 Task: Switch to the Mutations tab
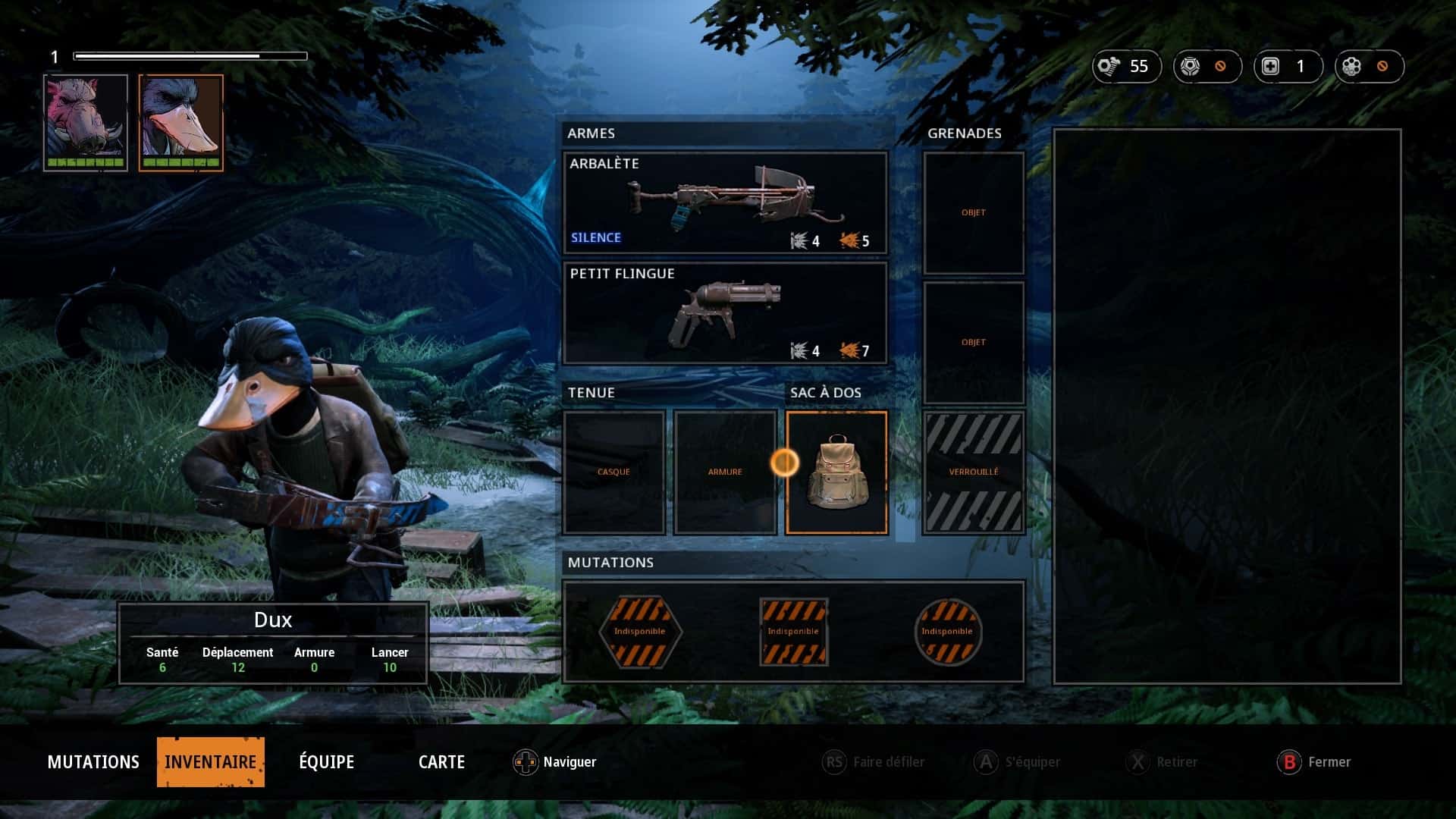93,761
